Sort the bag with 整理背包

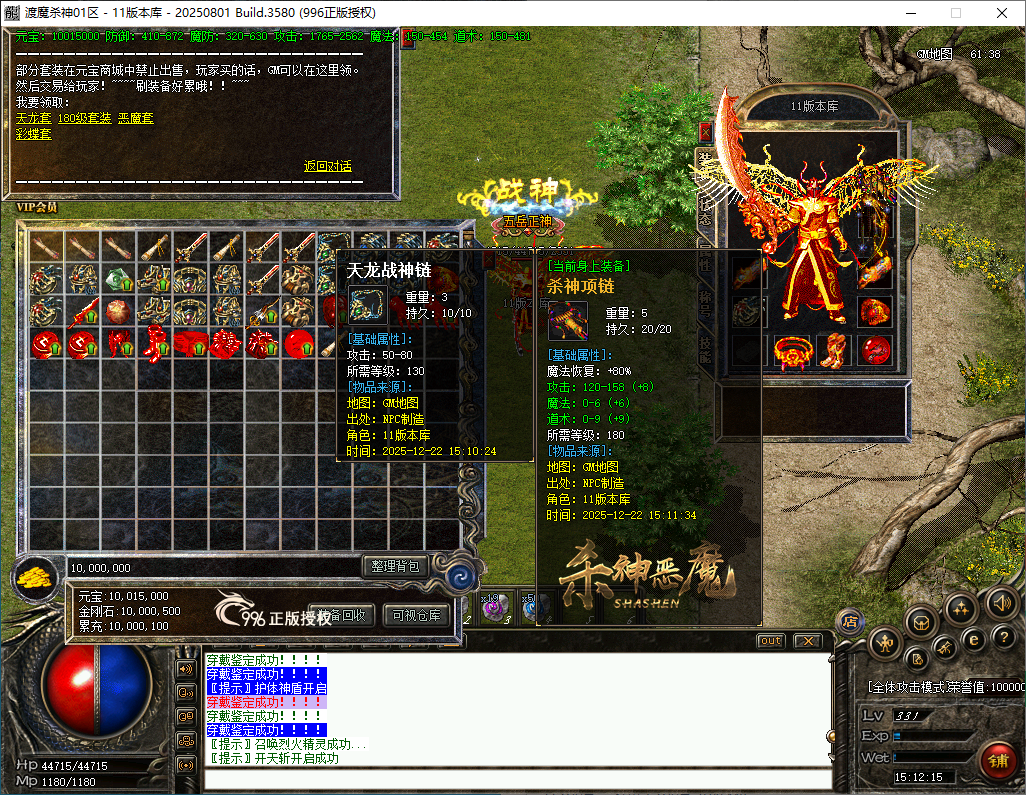[x=395, y=567]
